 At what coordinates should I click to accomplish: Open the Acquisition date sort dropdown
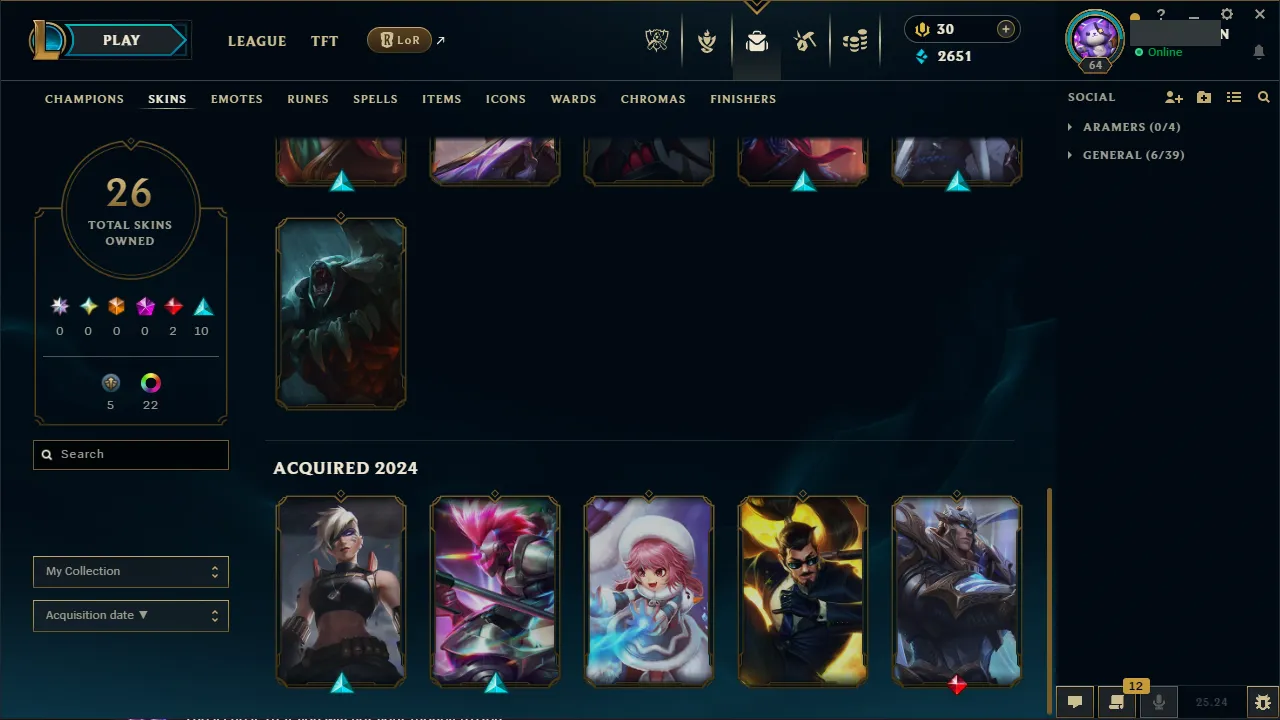coord(130,615)
